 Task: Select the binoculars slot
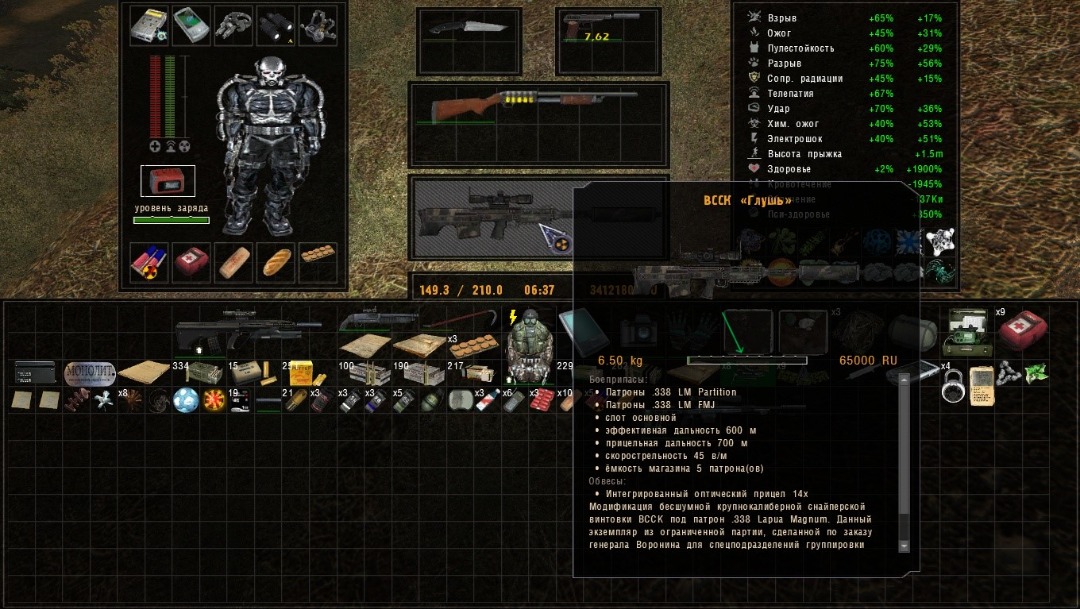pyautogui.click(x=275, y=26)
